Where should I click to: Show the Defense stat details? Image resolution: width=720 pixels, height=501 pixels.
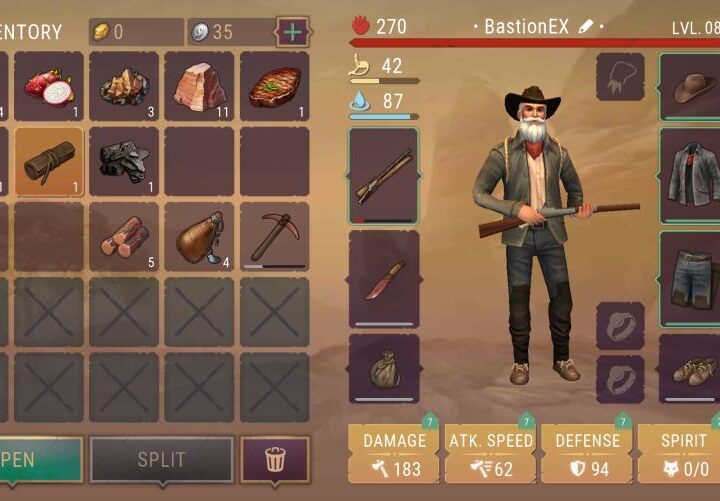click(586, 453)
